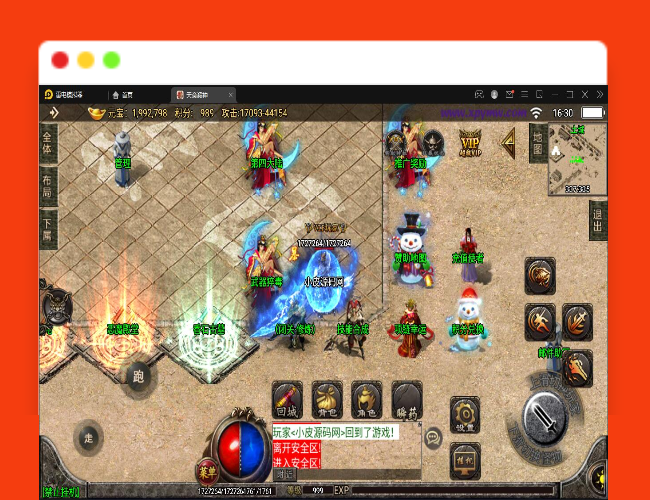This screenshot has width=650, height=500.
Task: Switch to the 下属 side tab
Action: pos(47,230)
